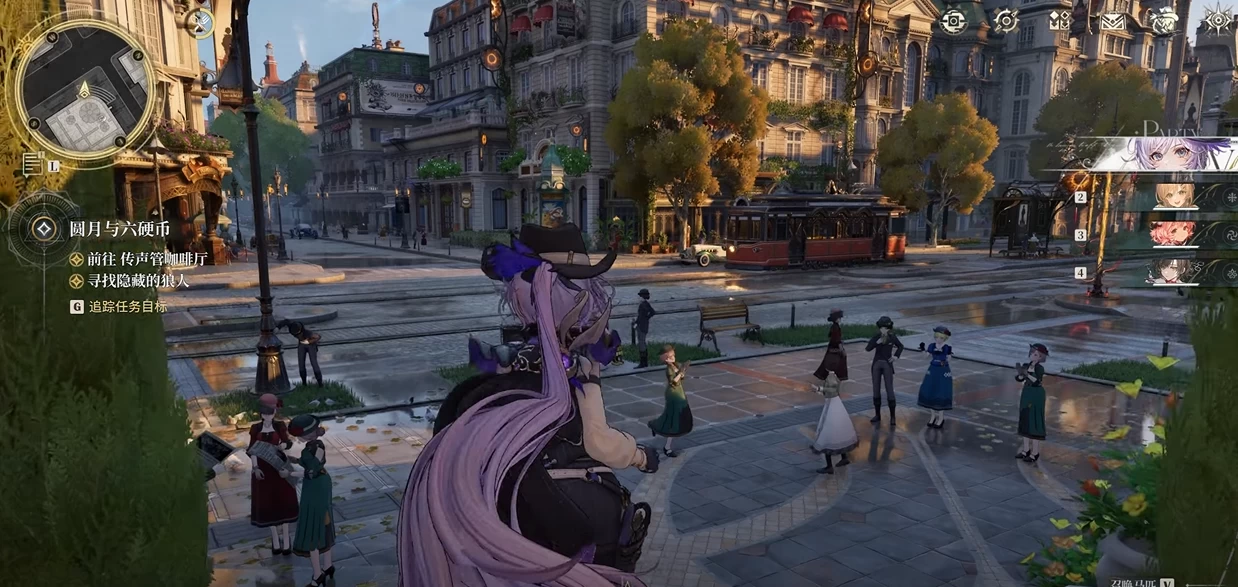Screen dimensions: 1238x587
Task: Open the hat-and-shield icon in the top bar
Action: click(x=1163, y=21)
